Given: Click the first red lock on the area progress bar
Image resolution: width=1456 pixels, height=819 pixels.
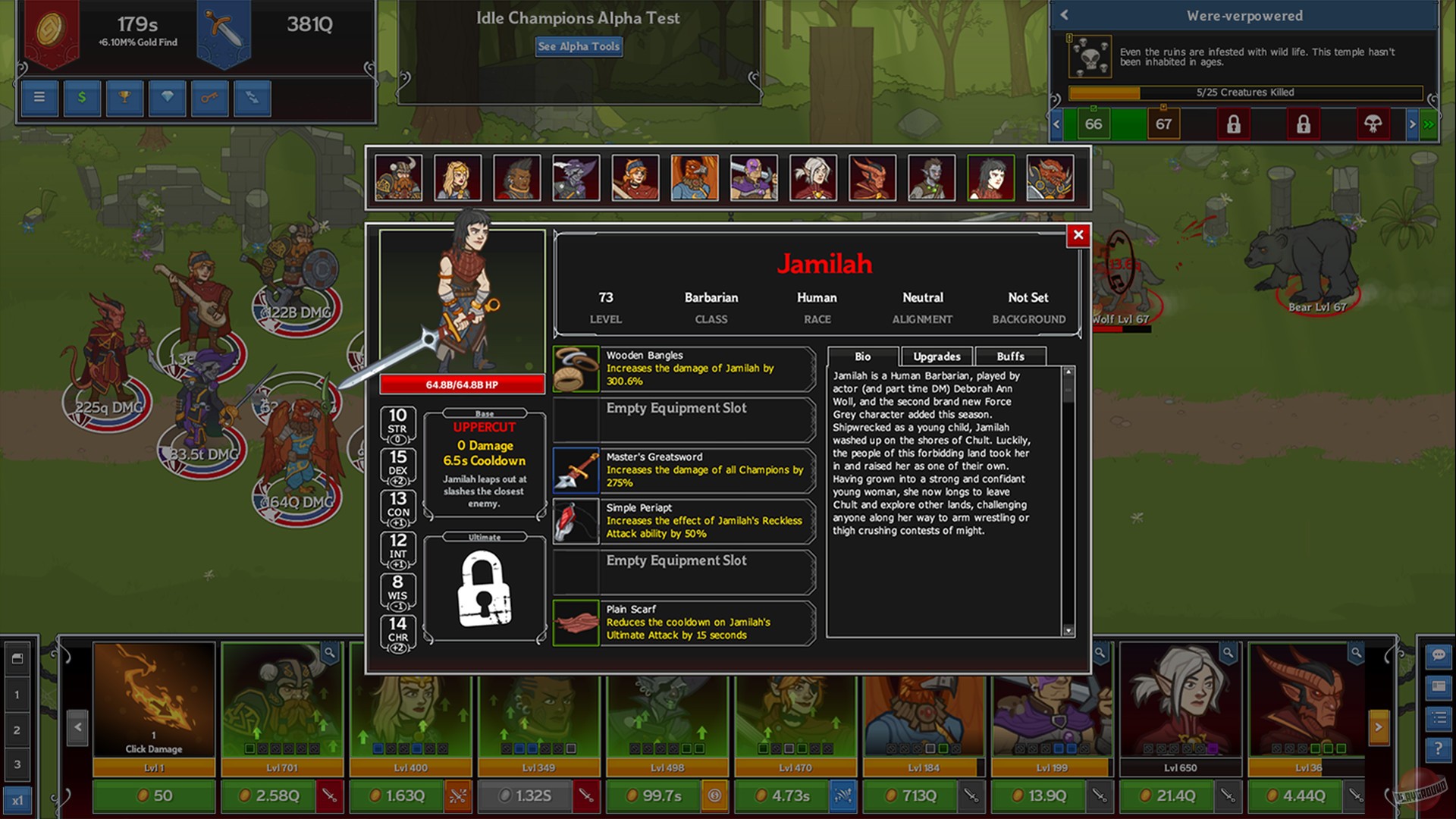Looking at the screenshot, I should (x=1233, y=124).
